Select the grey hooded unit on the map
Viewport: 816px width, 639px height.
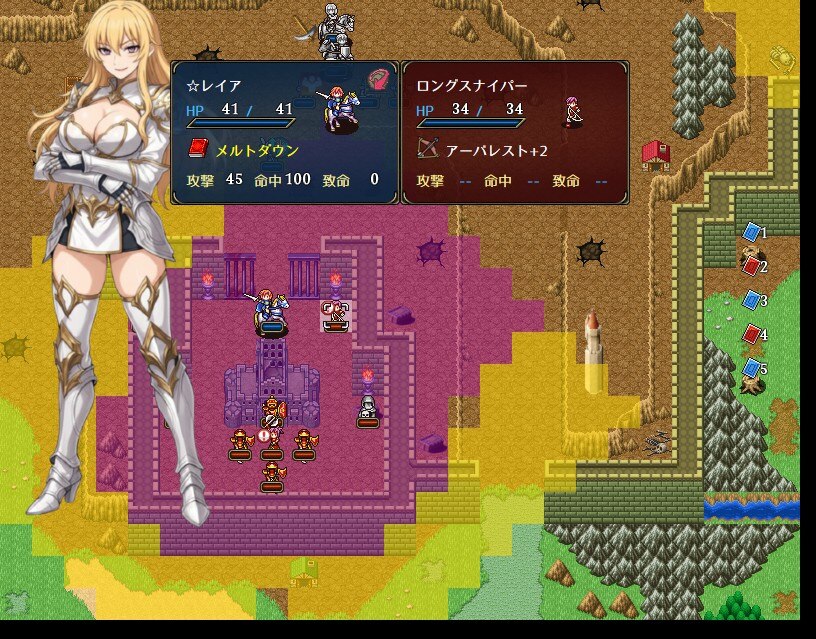click(367, 409)
